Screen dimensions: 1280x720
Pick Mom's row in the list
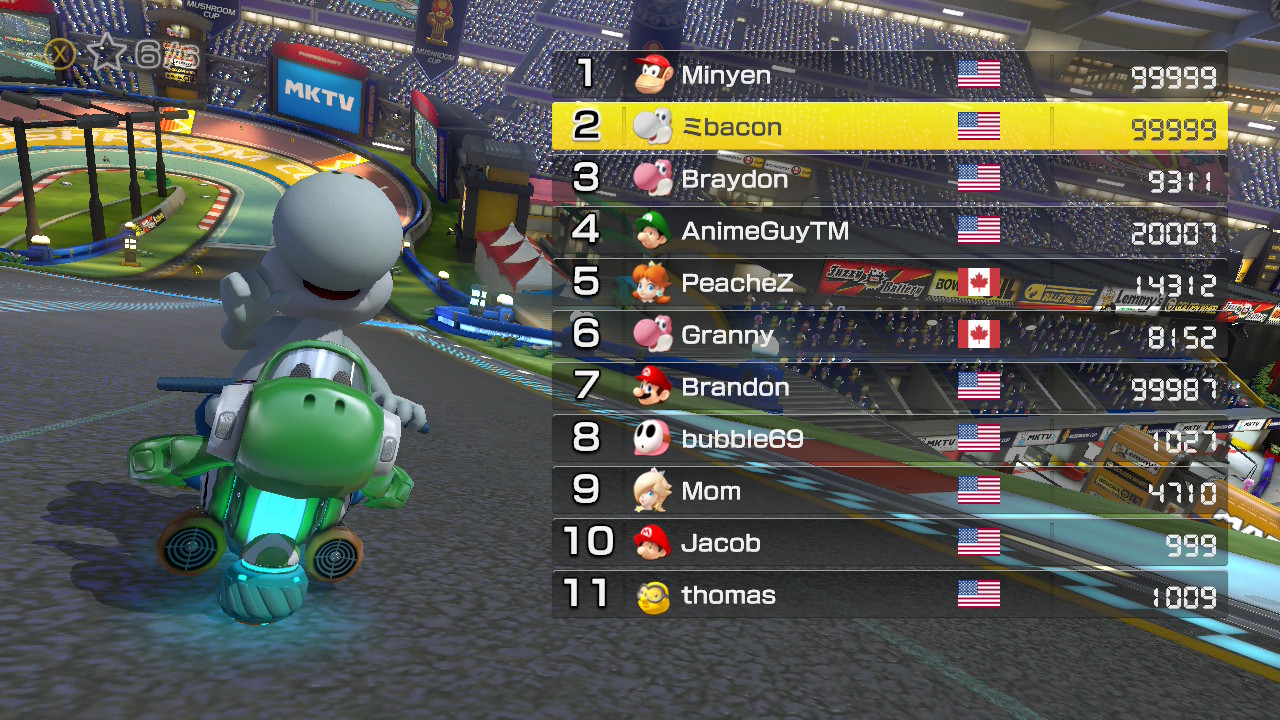click(889, 491)
